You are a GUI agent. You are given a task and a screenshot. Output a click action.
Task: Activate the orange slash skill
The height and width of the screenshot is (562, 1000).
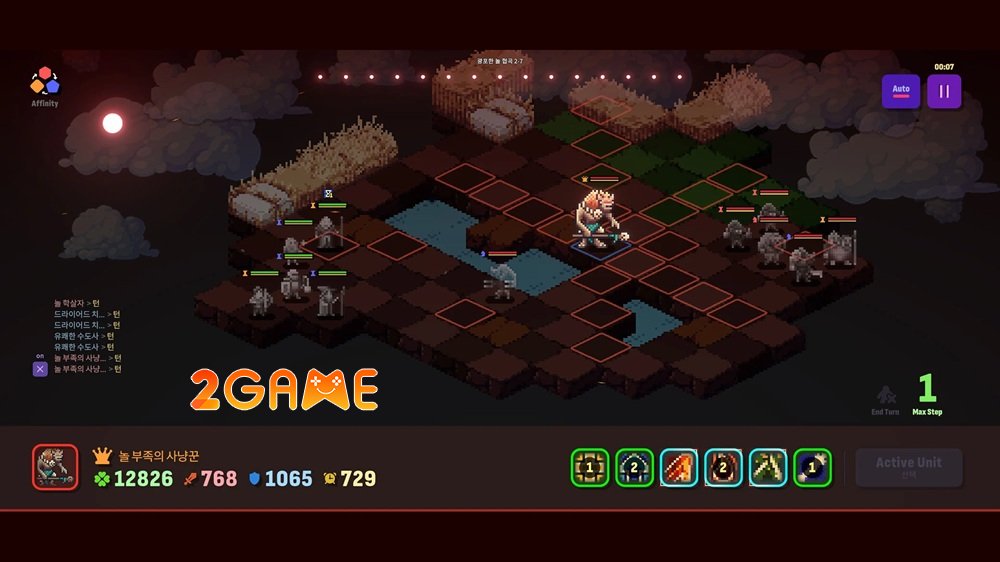[x=679, y=467]
